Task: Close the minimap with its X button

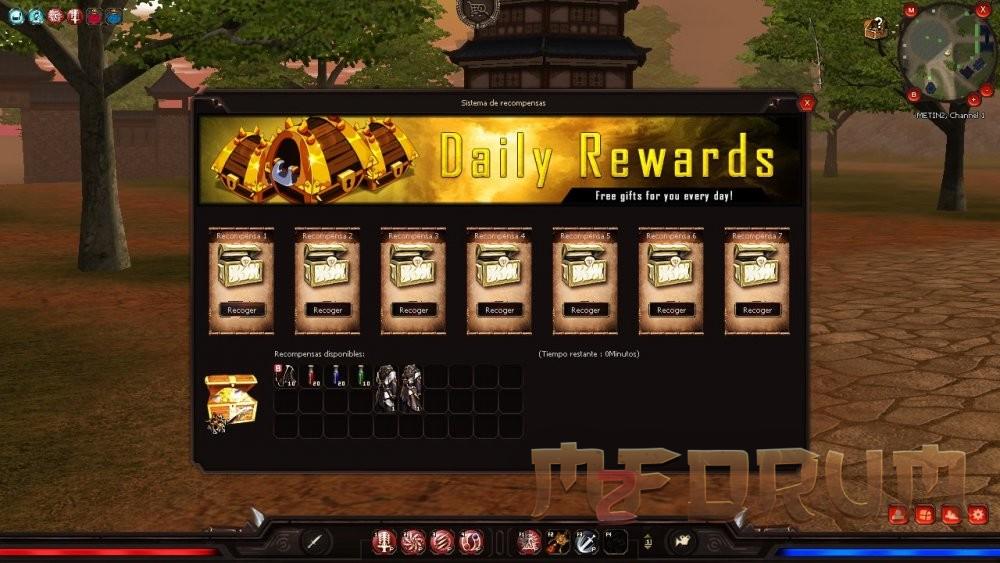Action: (982, 10)
